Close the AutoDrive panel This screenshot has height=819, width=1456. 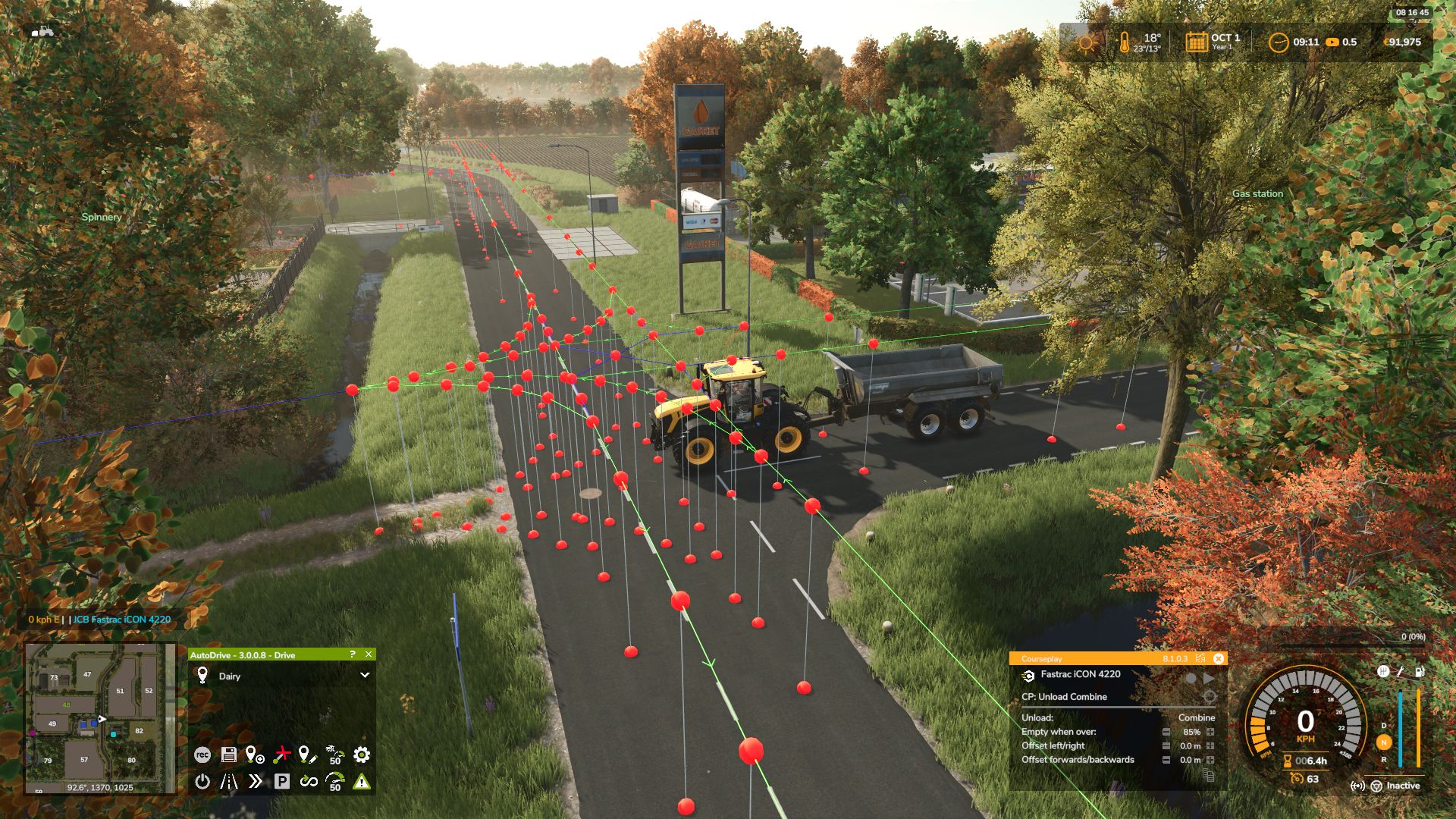coord(369,654)
